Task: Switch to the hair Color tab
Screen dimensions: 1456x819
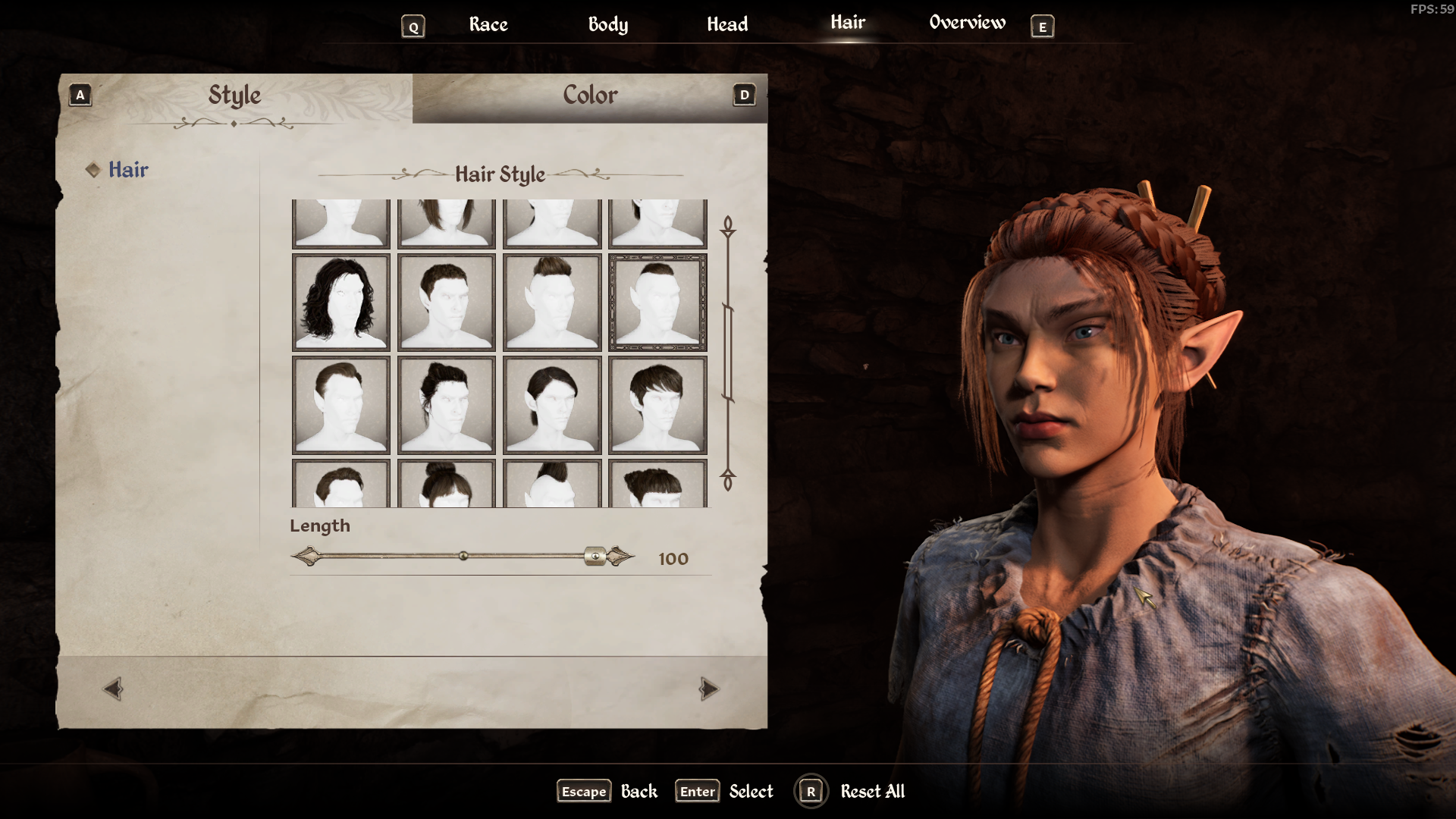Action: pyautogui.click(x=590, y=96)
